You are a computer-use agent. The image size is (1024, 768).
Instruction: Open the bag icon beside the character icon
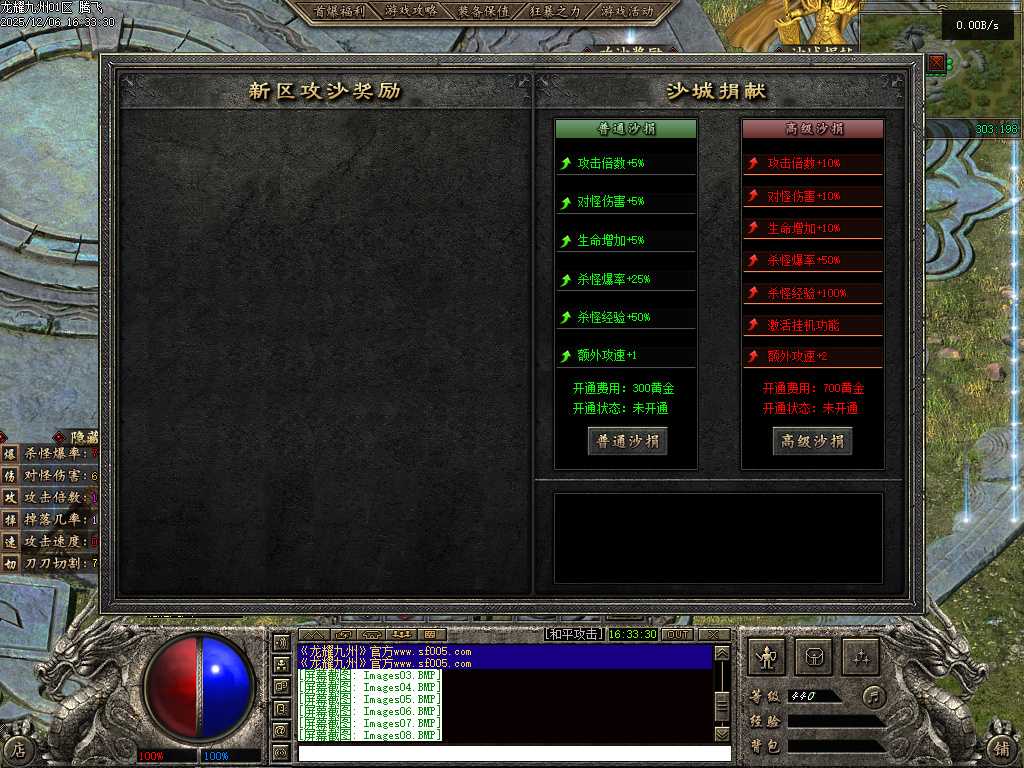click(x=814, y=657)
